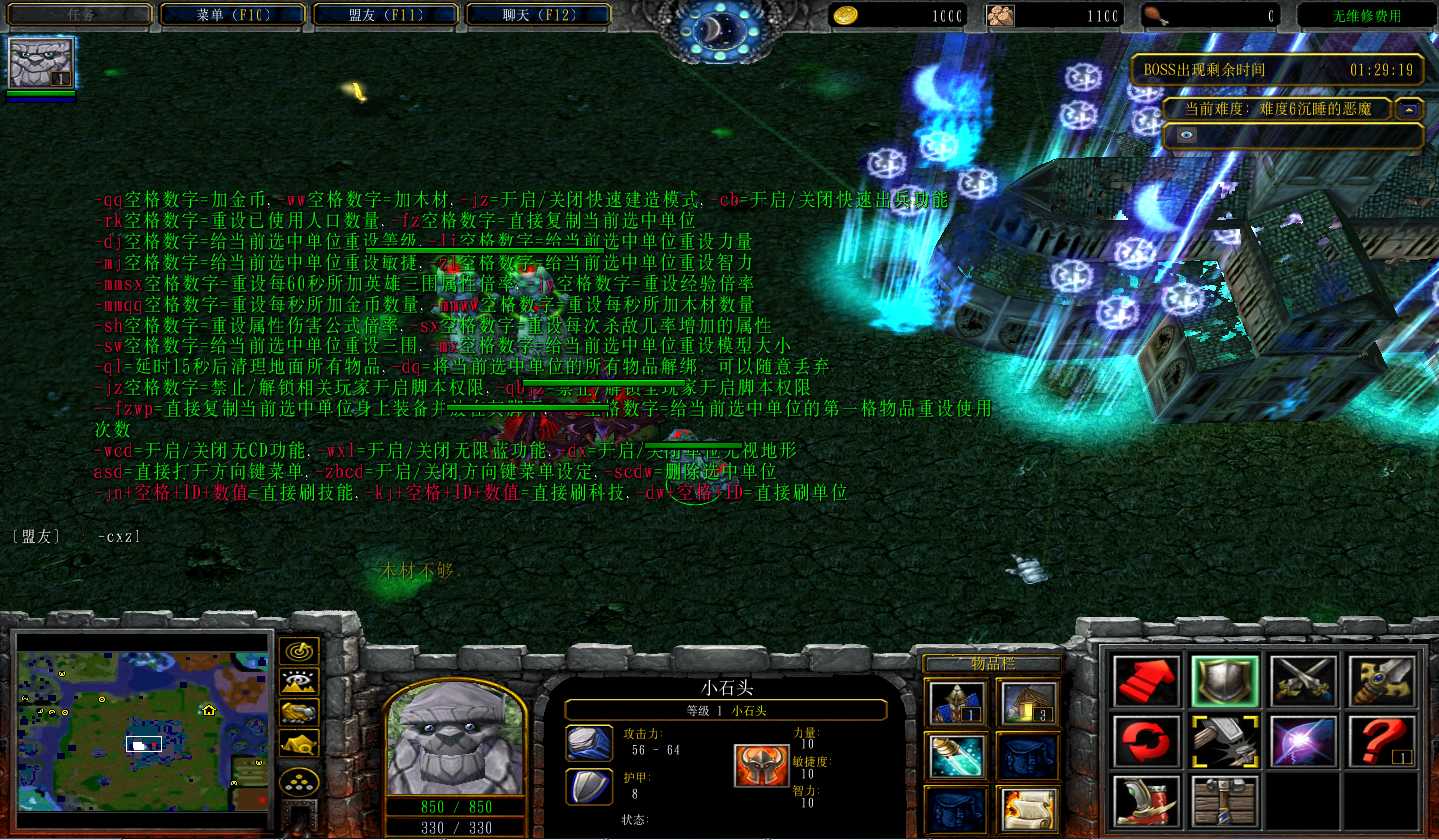The height and width of the screenshot is (840, 1439).
Task: Open the 任务 quests button
Action: [x=81, y=15]
